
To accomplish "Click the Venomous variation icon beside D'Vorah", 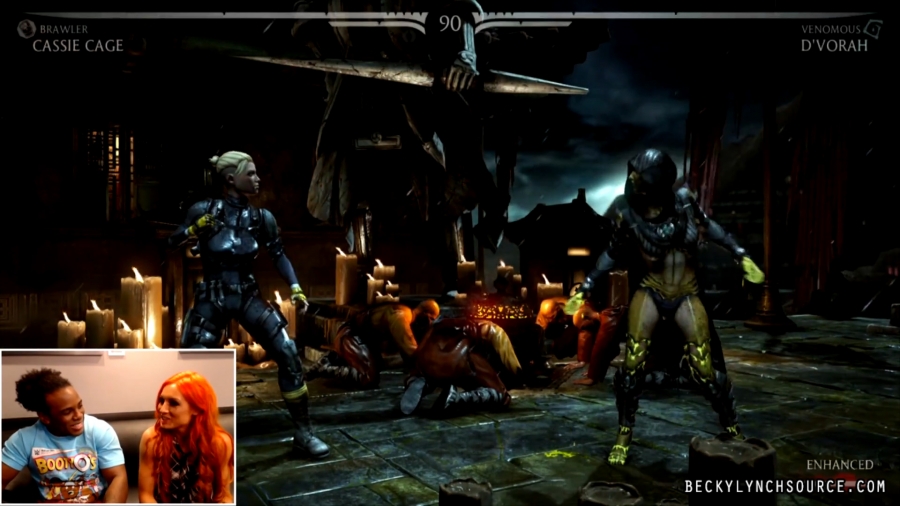I will tap(873, 29).
